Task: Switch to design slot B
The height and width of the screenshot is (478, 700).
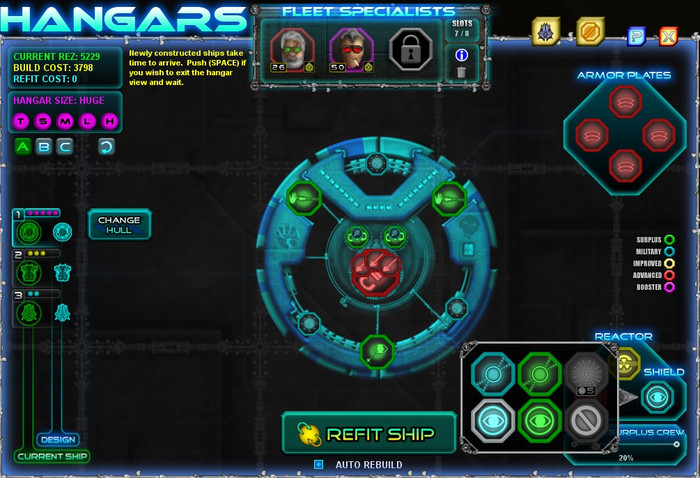Action: tap(43, 147)
